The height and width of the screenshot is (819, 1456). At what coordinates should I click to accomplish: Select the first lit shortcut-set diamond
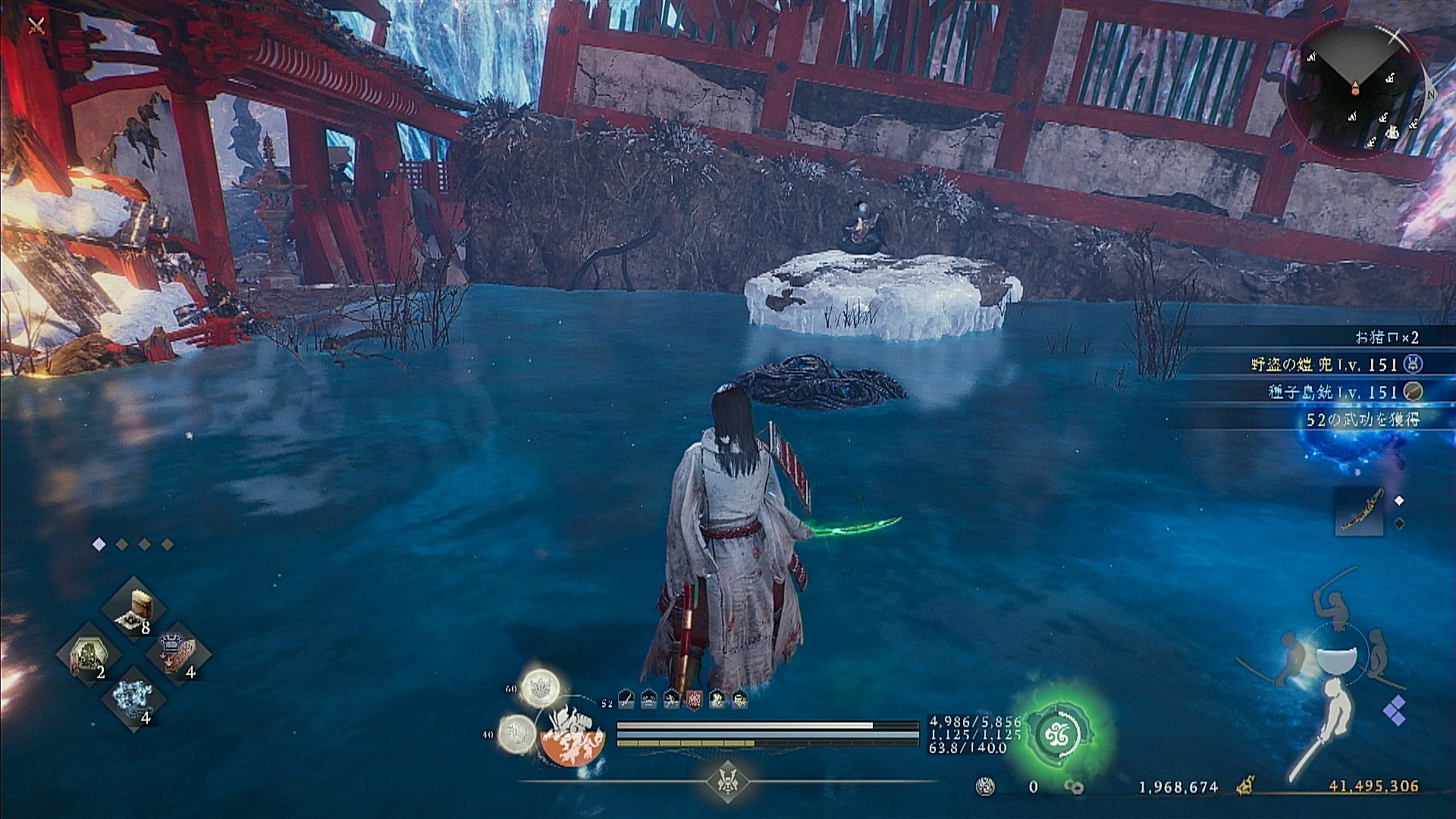tap(99, 544)
